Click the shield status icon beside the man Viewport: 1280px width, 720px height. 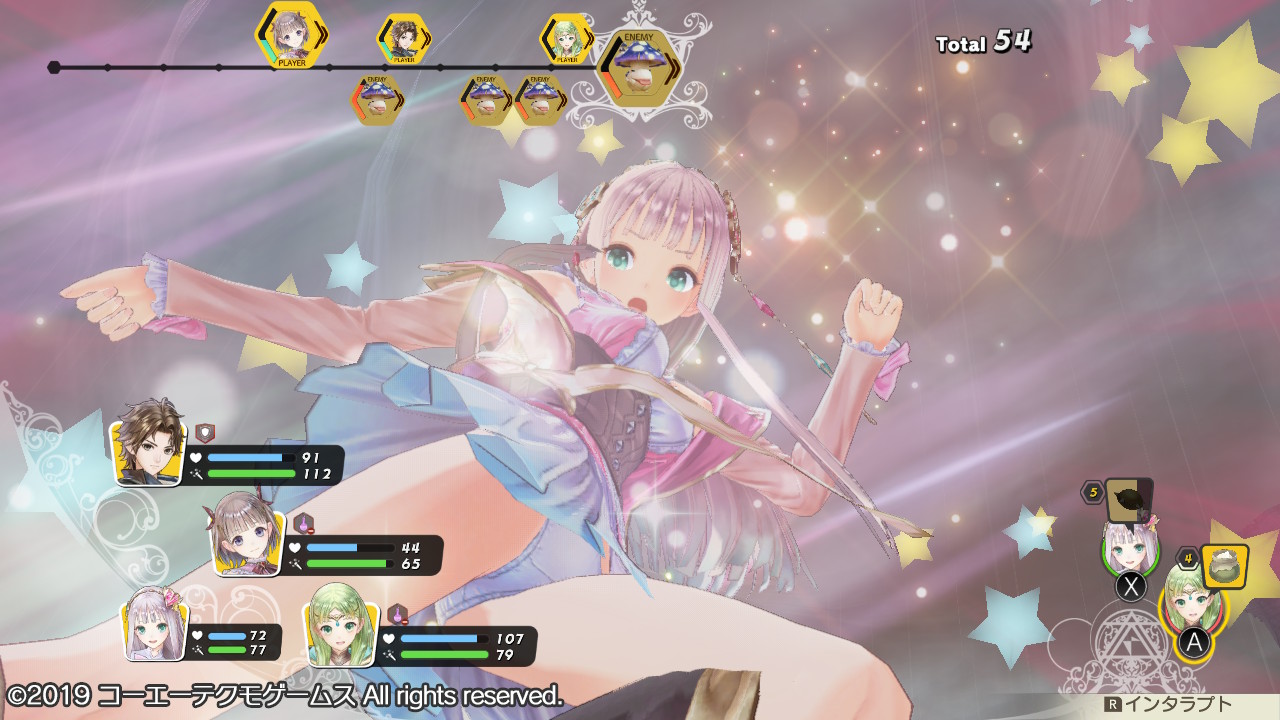[x=204, y=433]
